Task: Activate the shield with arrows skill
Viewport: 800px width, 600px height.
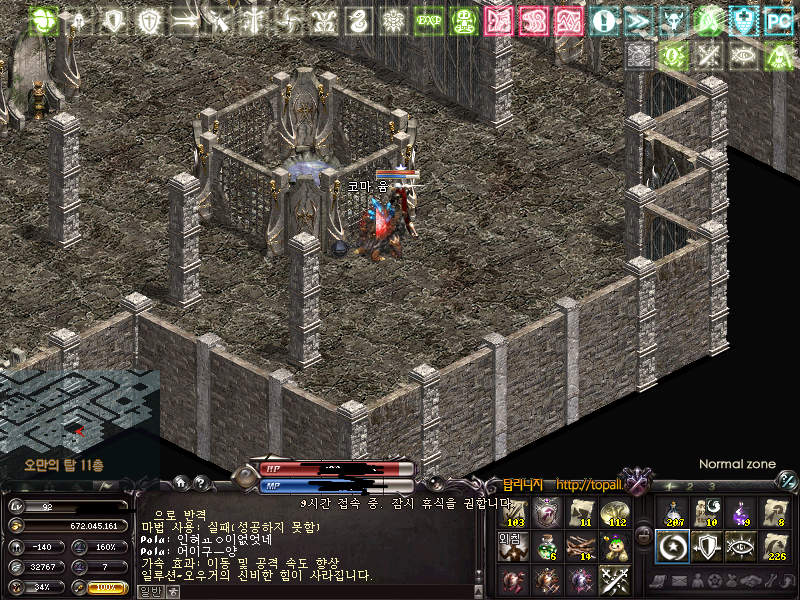Action: point(706,546)
